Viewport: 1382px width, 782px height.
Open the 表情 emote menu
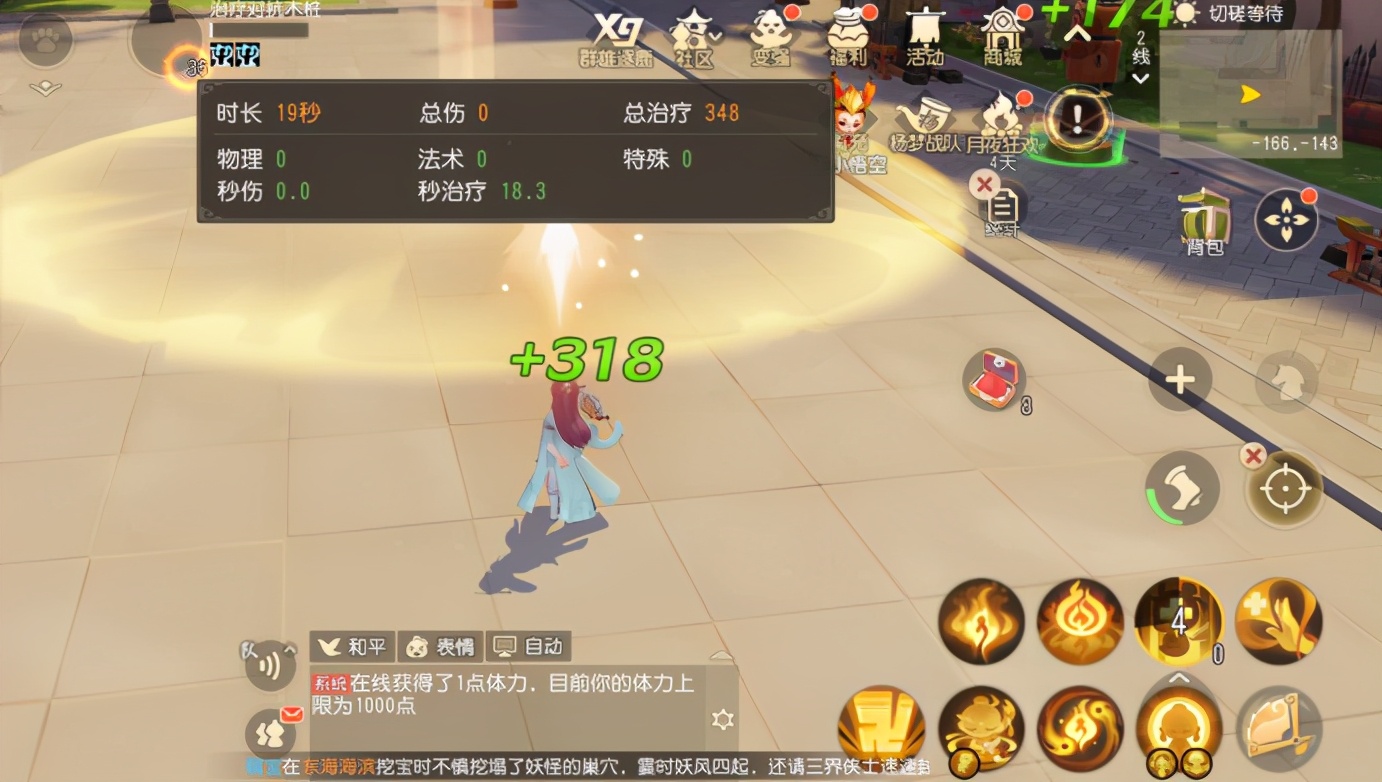pos(441,646)
